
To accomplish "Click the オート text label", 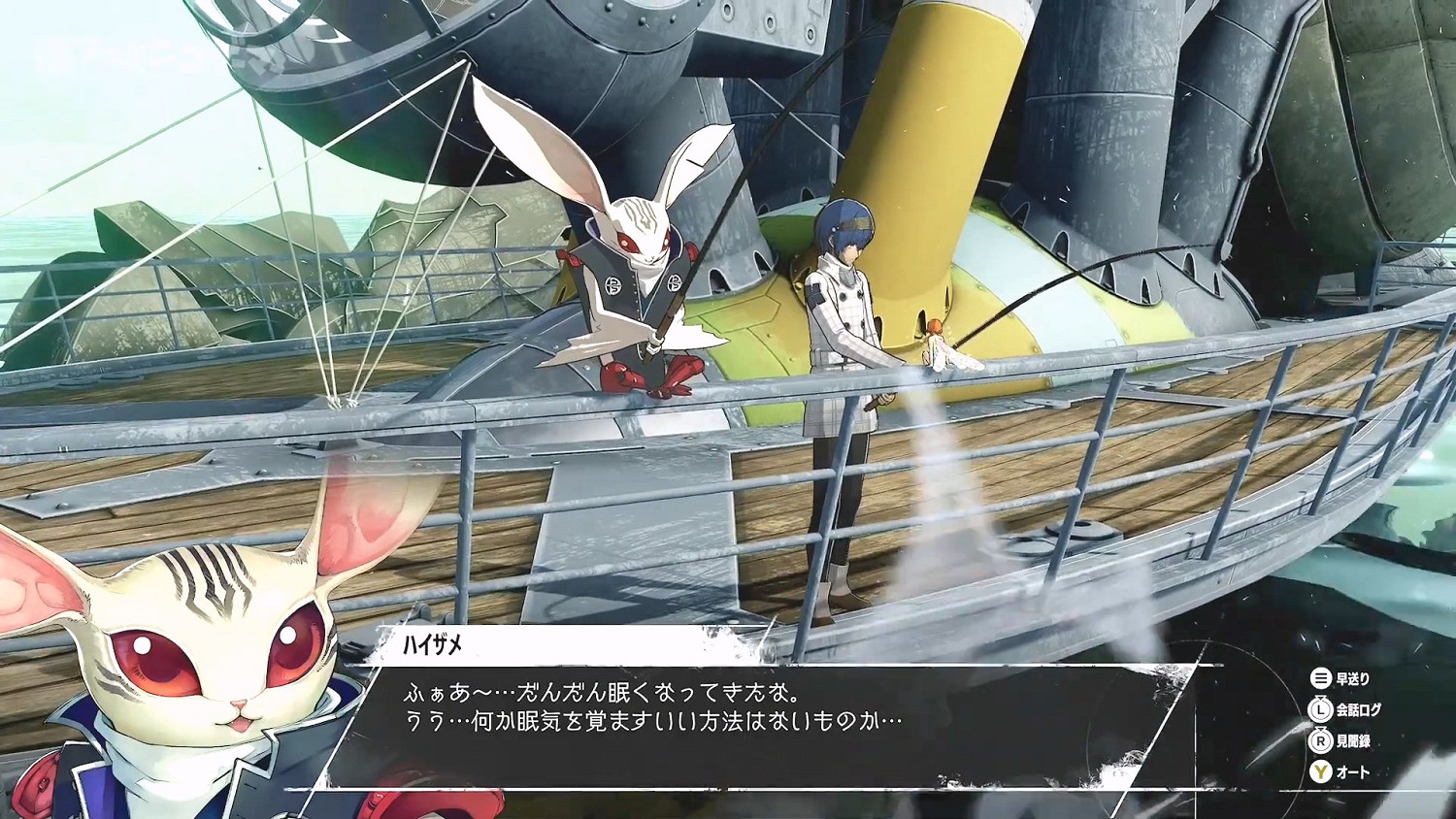I will (1355, 773).
